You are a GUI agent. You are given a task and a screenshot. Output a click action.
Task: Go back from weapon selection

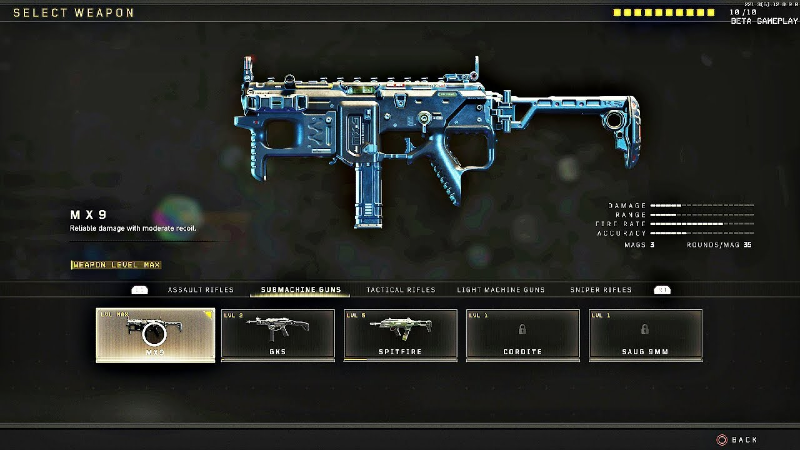(737, 439)
